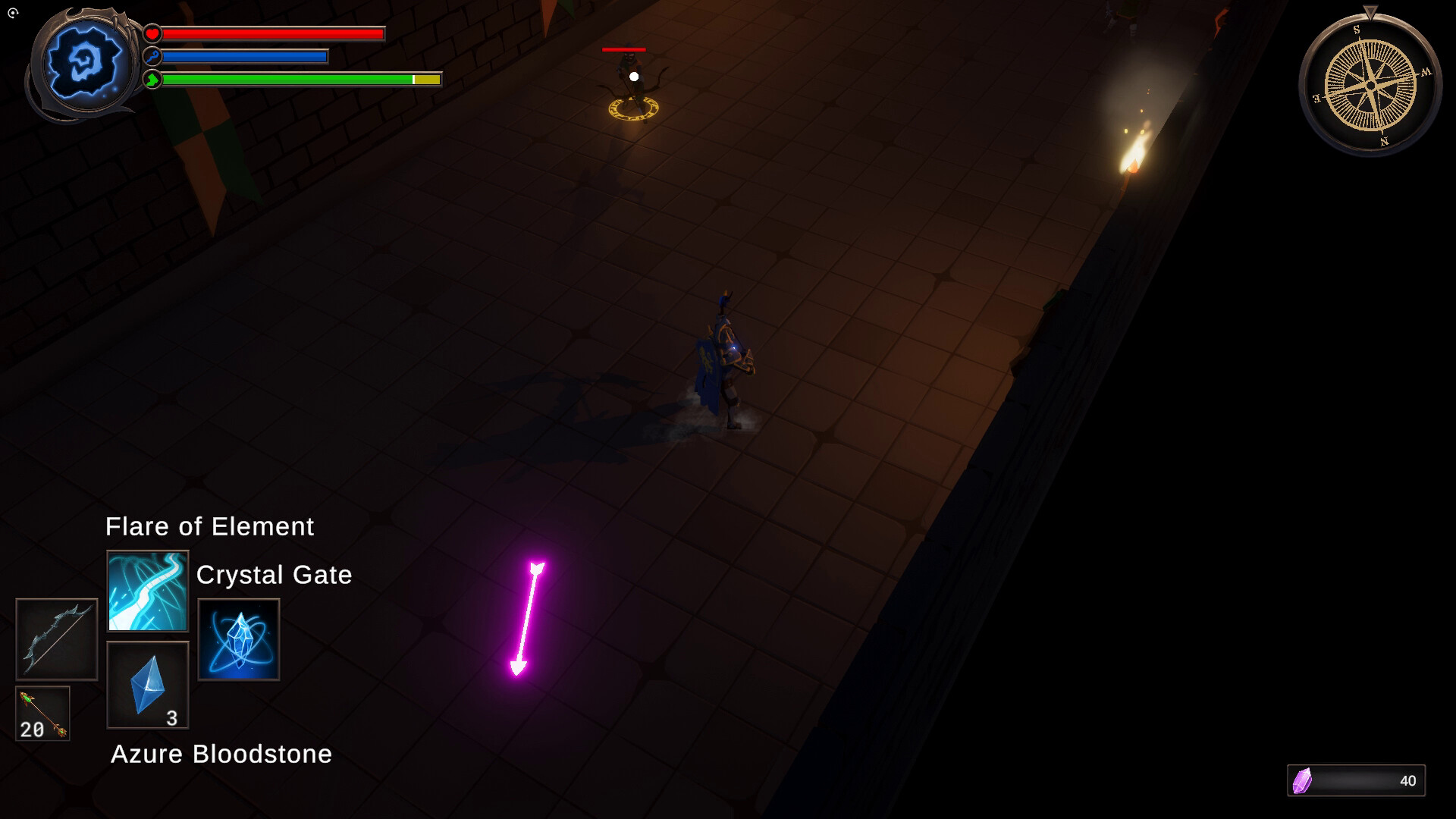
Task: Select the Azure Bloodstone item icon
Action: point(148,685)
